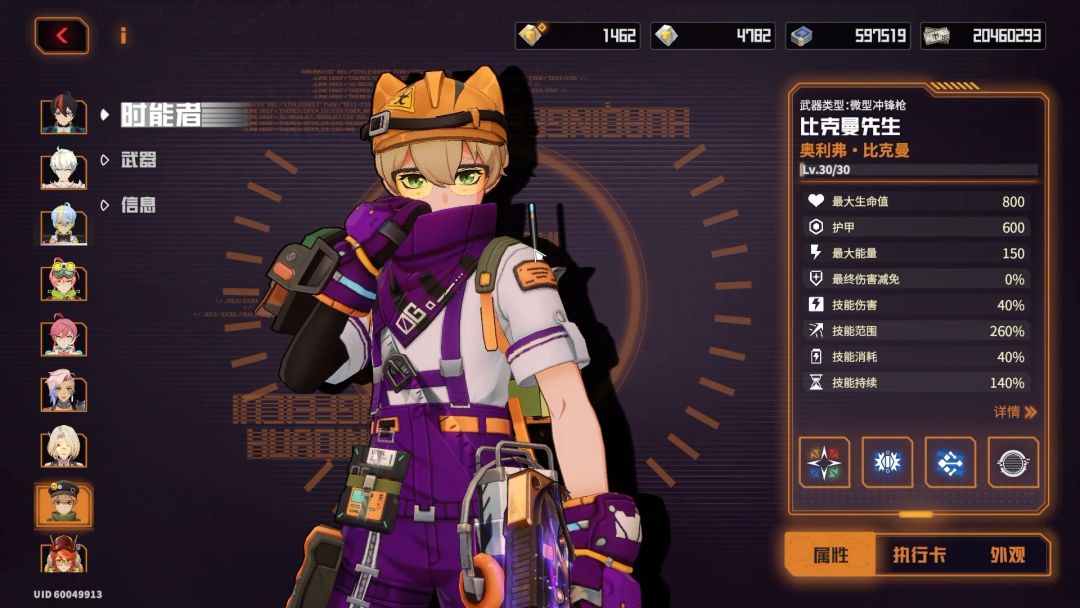Inspect the blue circuit-node skill icon
1080x608 pixels.
(950, 463)
